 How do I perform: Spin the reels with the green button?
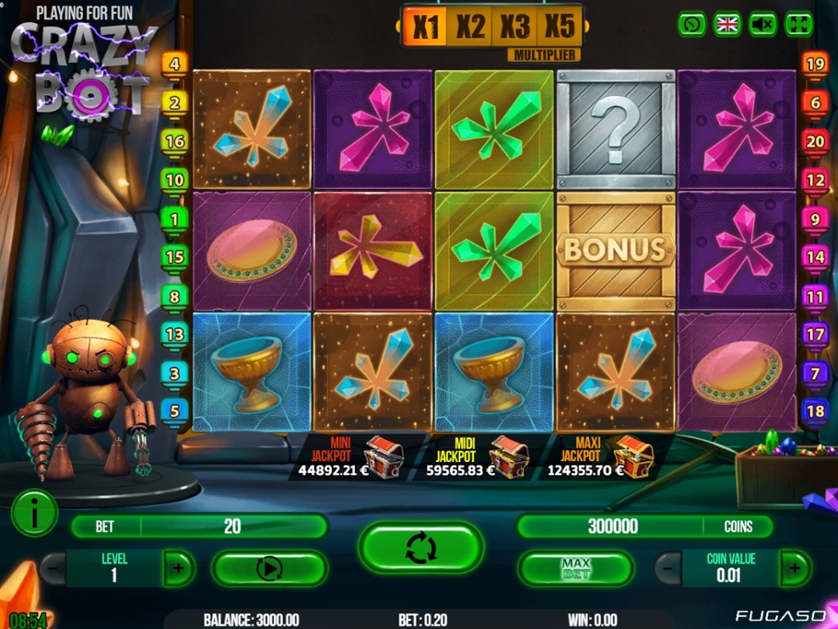coord(421,548)
